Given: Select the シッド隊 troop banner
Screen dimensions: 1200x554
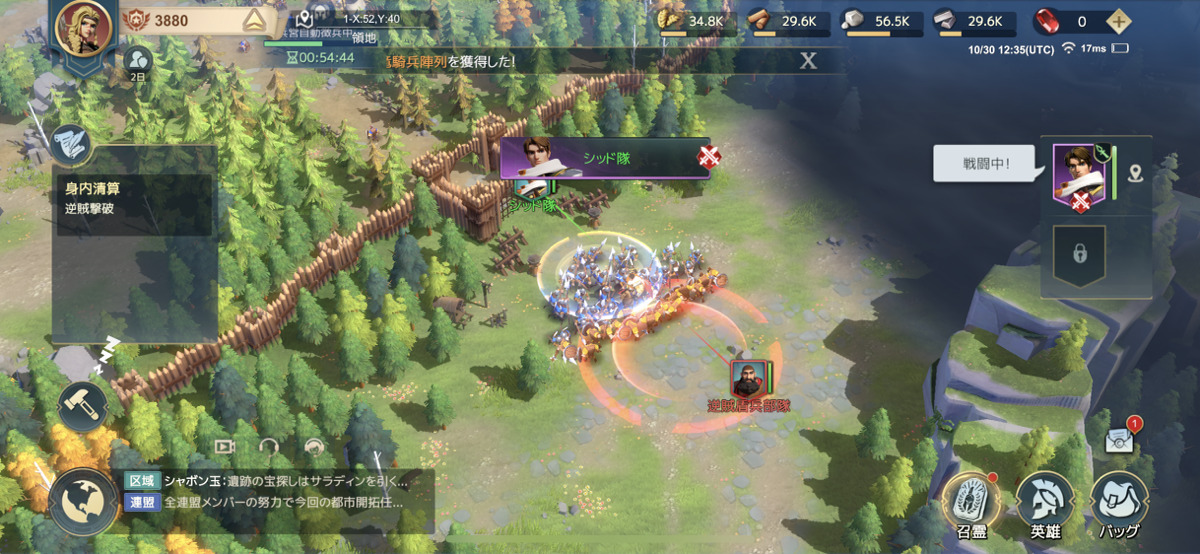Looking at the screenshot, I should (604, 158).
